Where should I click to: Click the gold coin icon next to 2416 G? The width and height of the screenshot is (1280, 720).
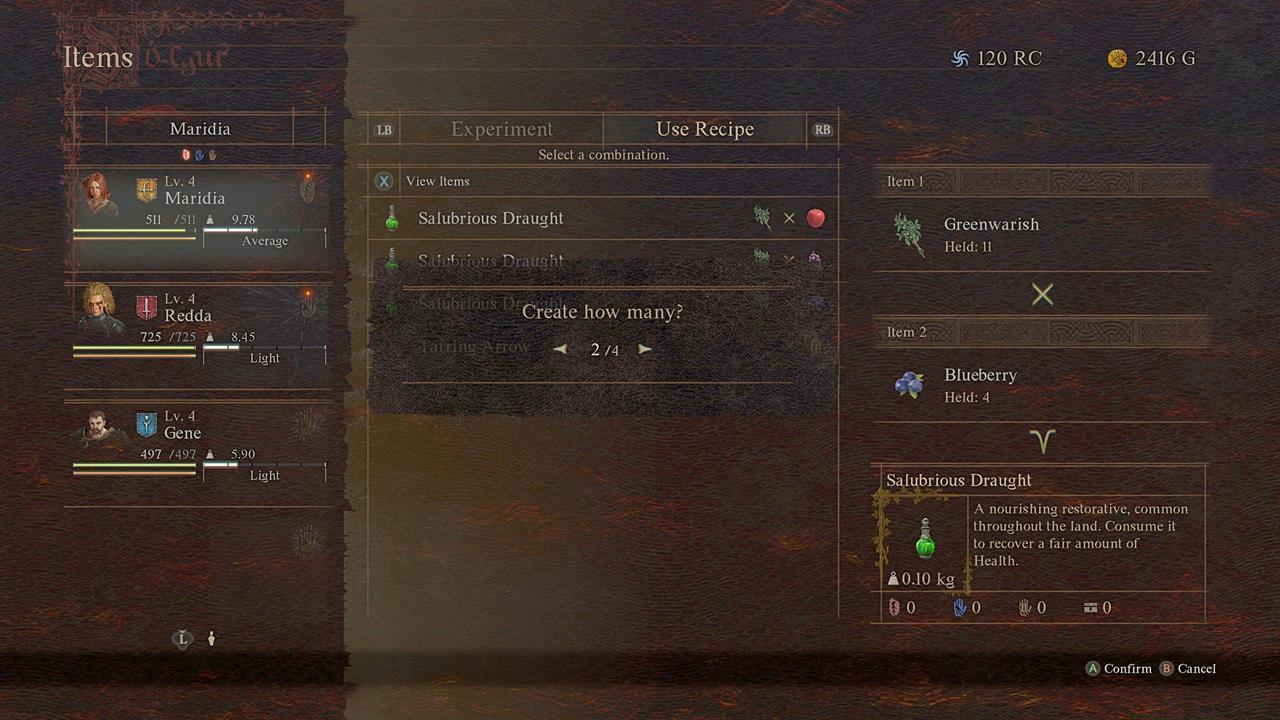1117,58
